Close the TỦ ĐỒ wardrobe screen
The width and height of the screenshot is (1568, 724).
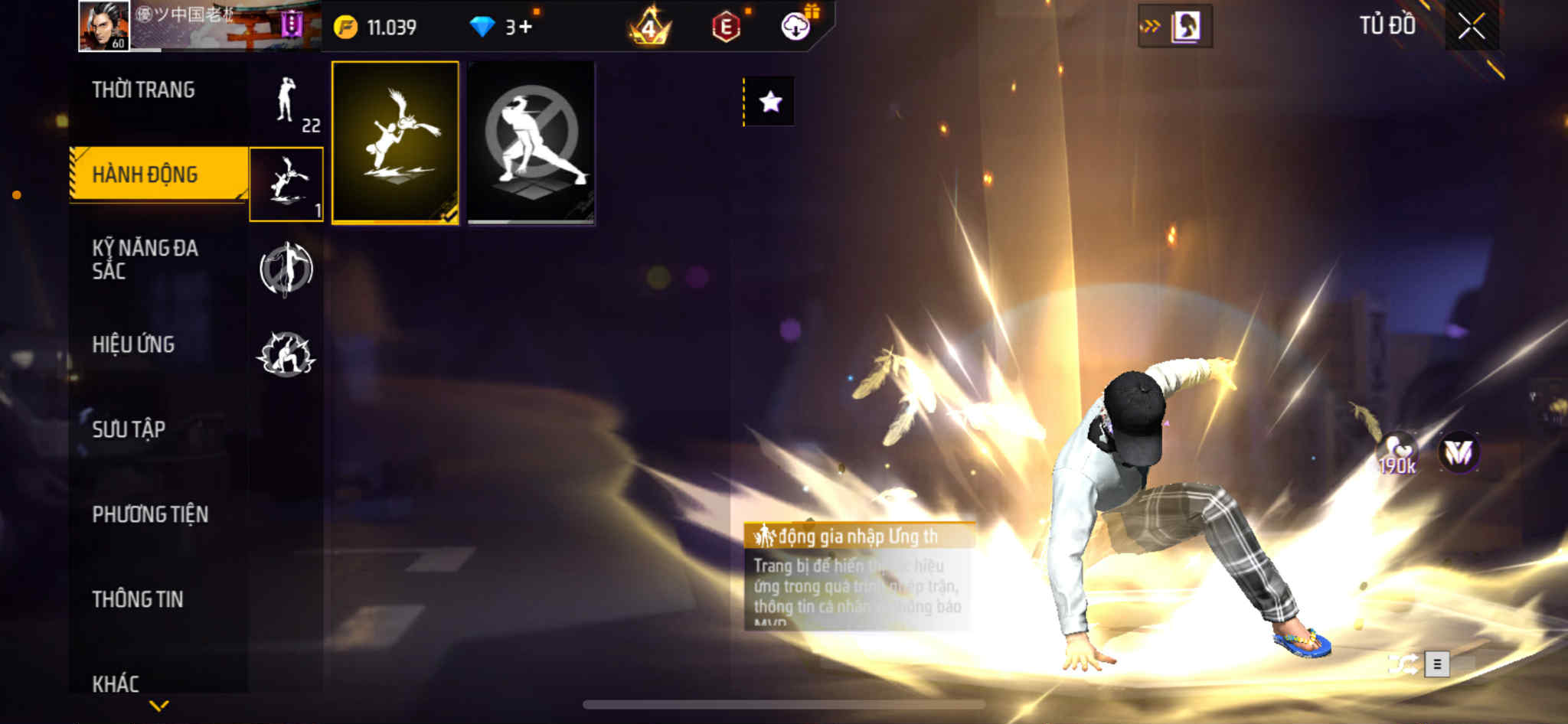(x=1471, y=27)
